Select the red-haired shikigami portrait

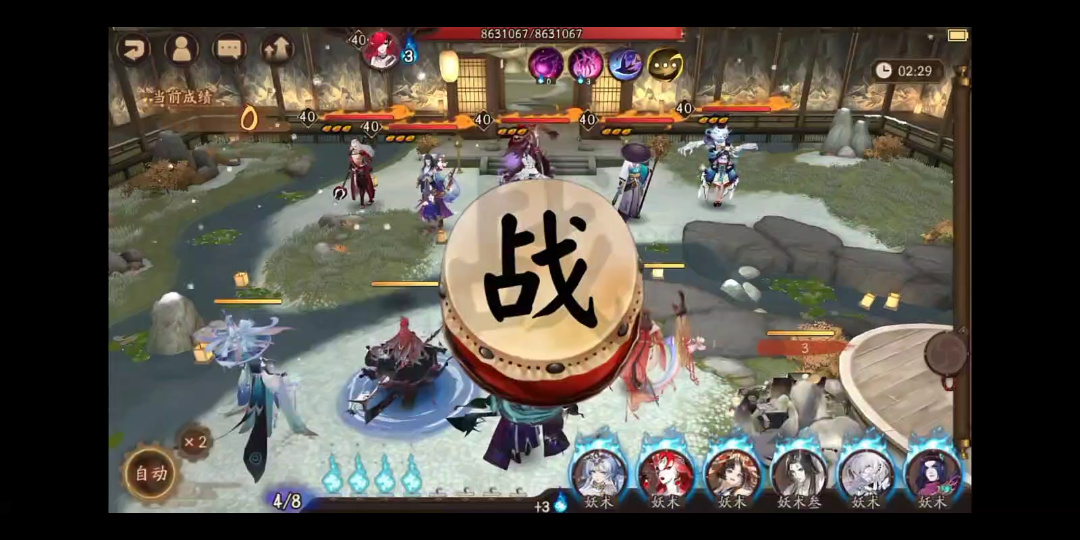pos(666,473)
